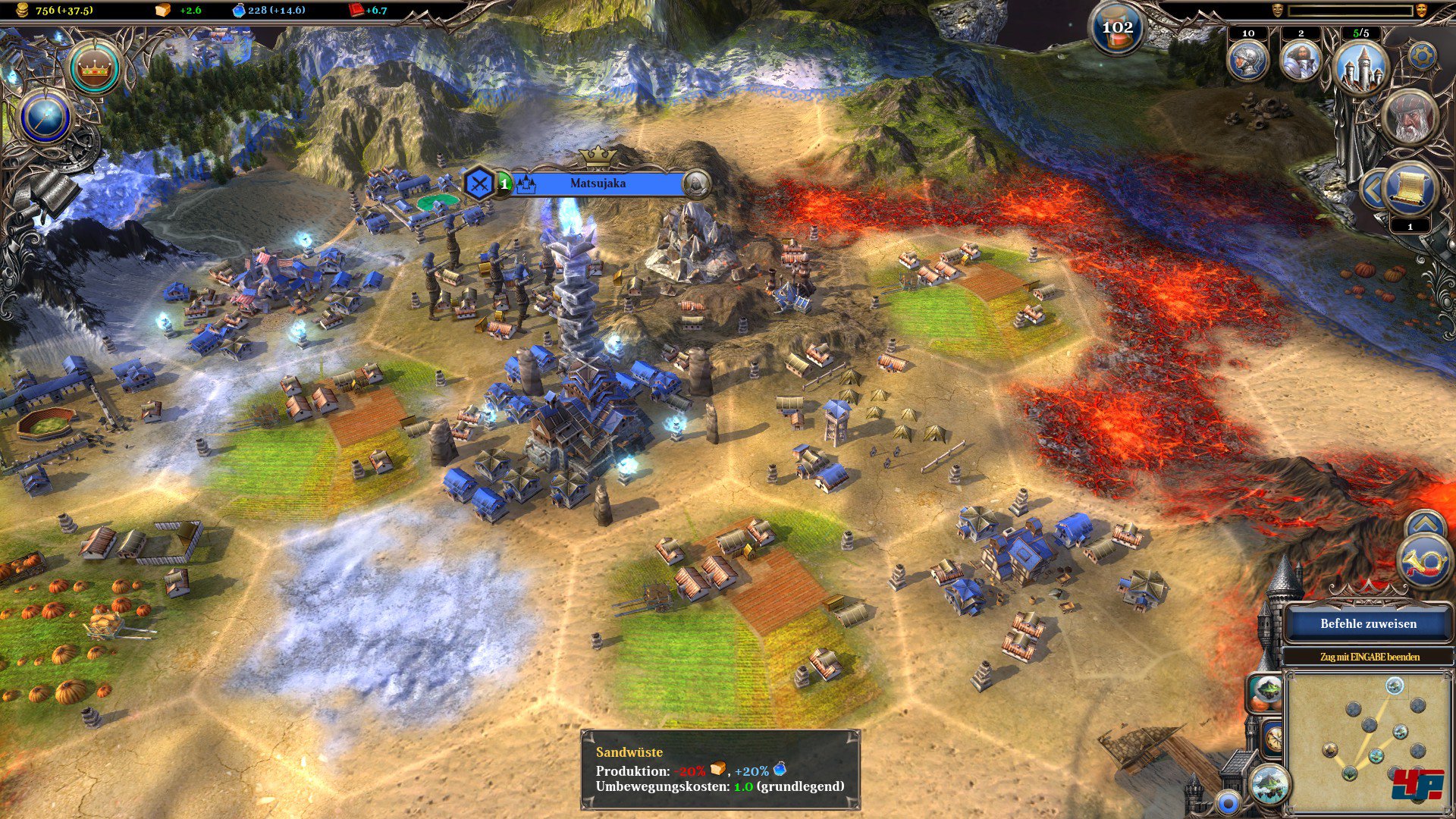Open the helmeted soldier units list
This screenshot has width=1456, height=819.
tap(1247, 61)
